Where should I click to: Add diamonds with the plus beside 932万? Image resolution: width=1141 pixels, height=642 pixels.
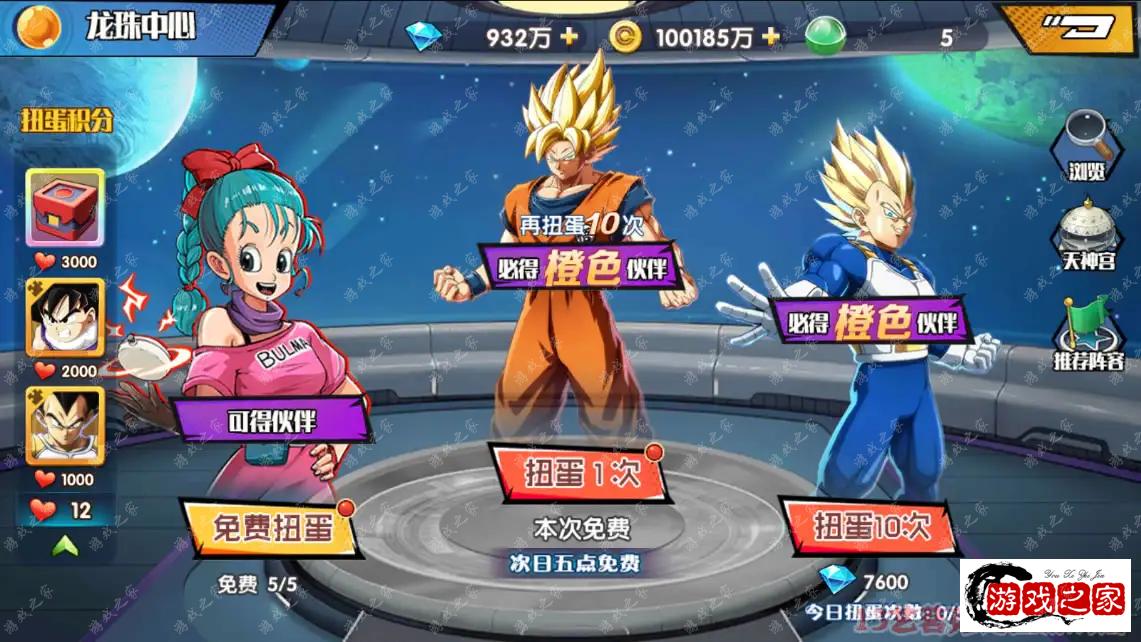click(570, 38)
